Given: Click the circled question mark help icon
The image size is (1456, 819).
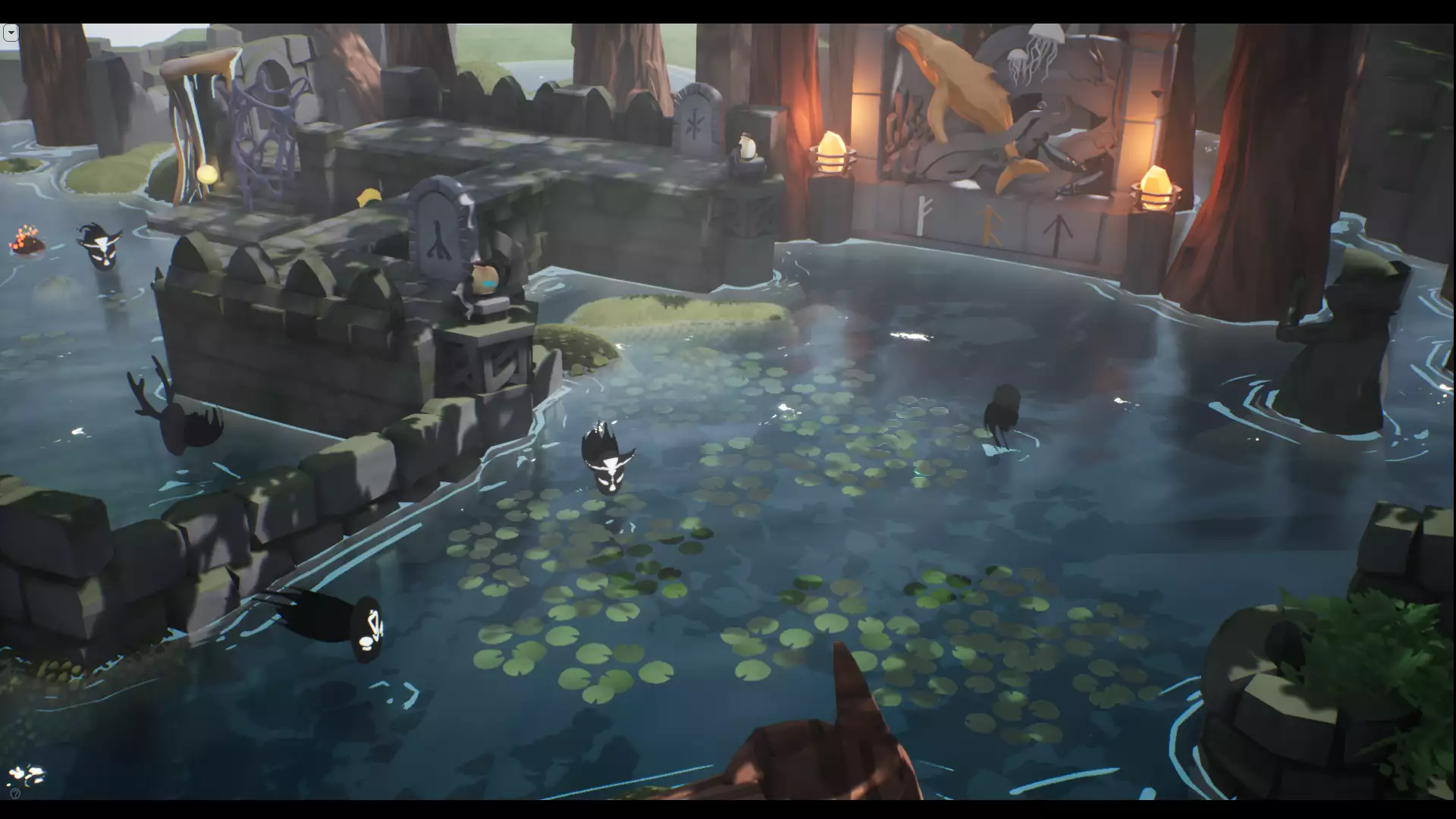Looking at the screenshot, I should [x=15, y=793].
